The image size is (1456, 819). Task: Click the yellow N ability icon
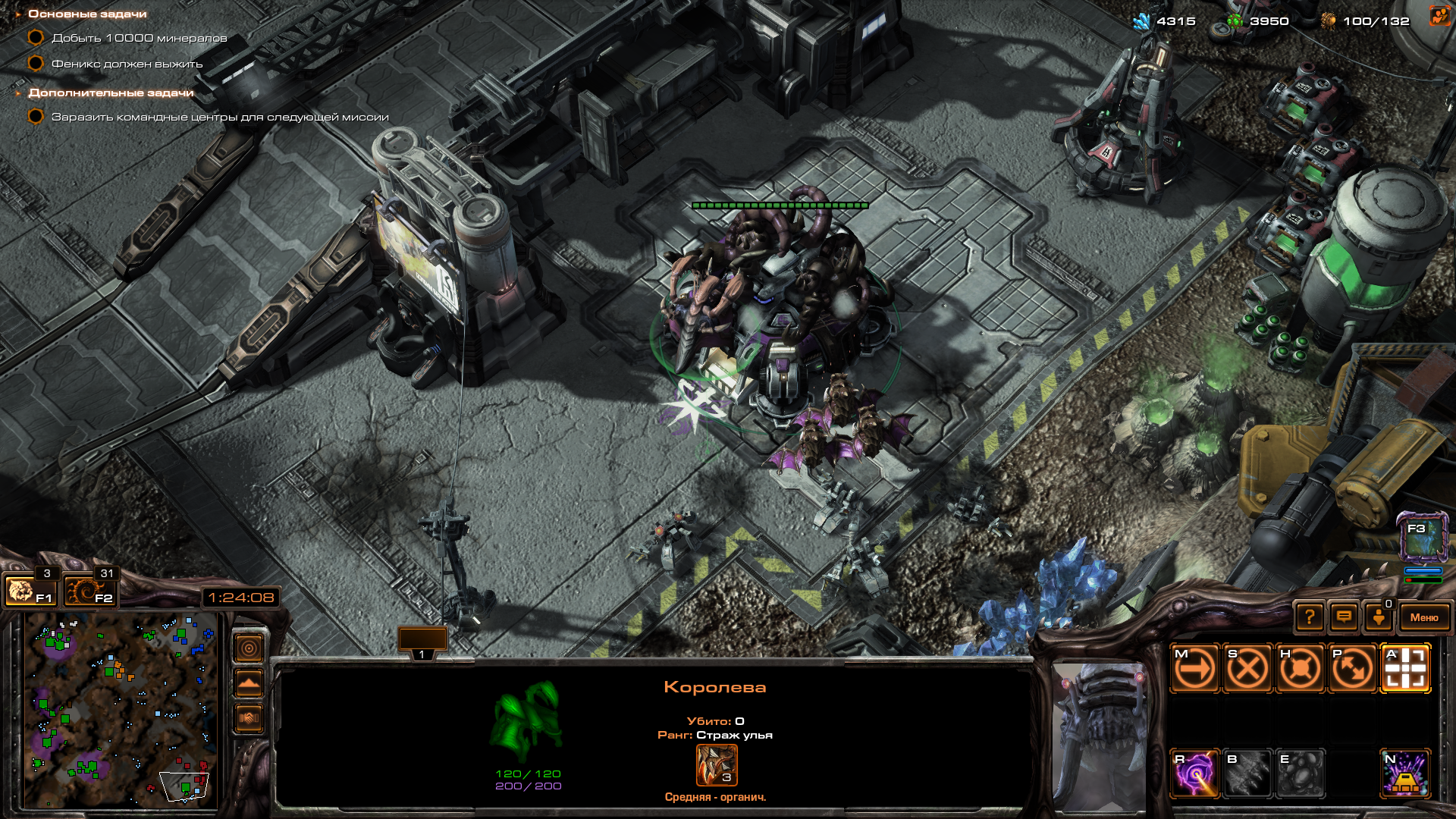click(x=1405, y=773)
